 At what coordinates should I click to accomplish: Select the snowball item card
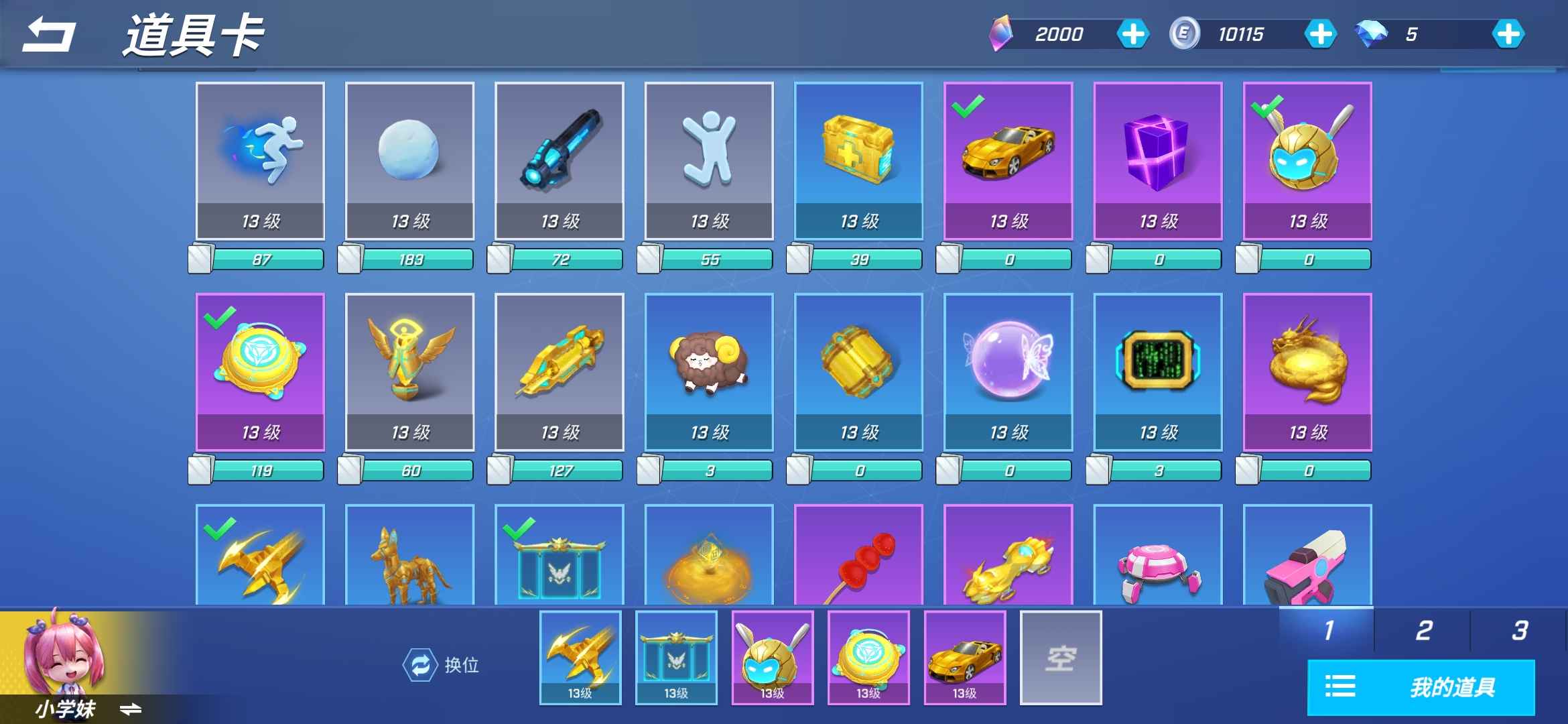coord(409,161)
